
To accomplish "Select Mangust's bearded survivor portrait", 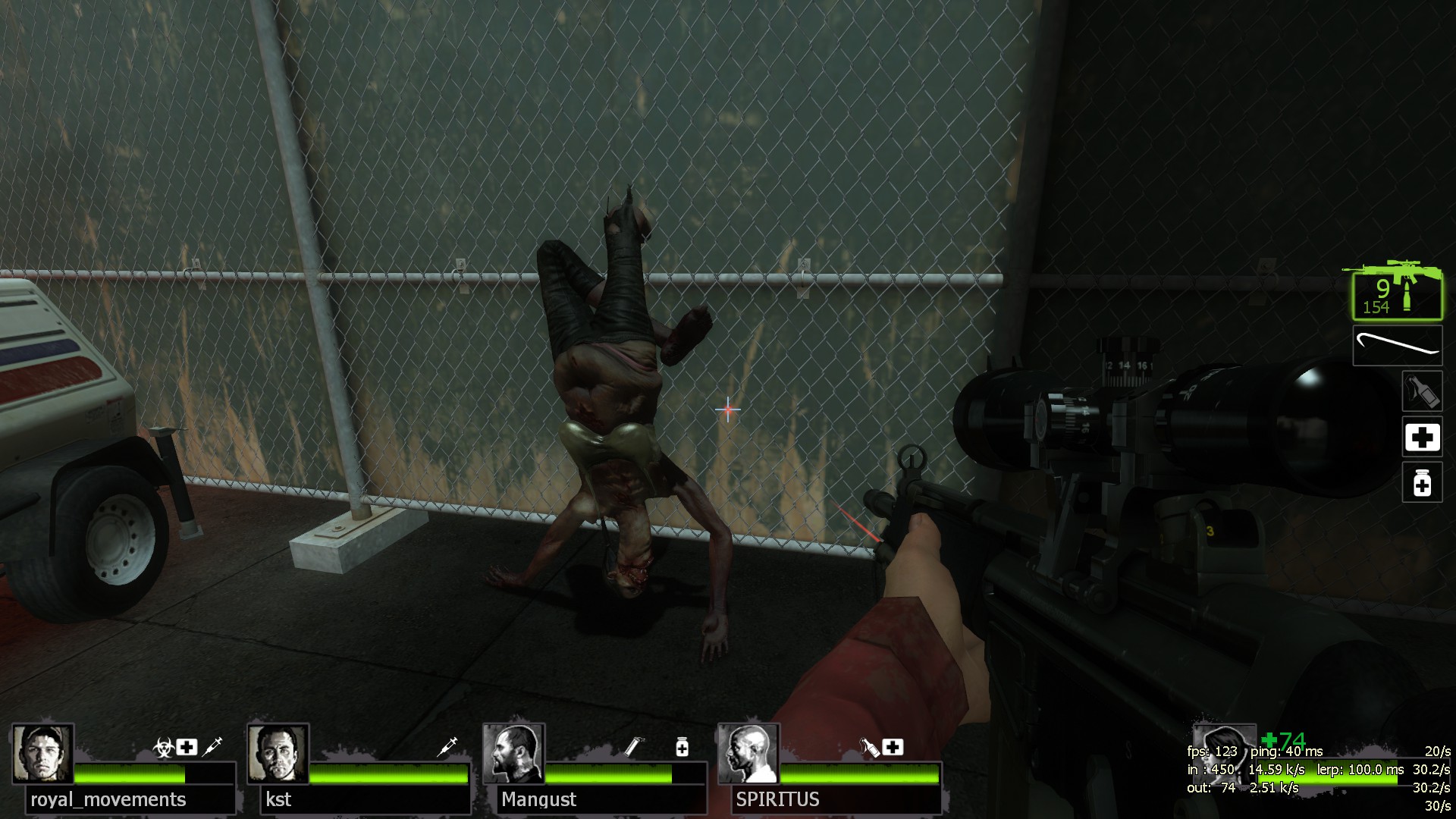I will click(513, 754).
